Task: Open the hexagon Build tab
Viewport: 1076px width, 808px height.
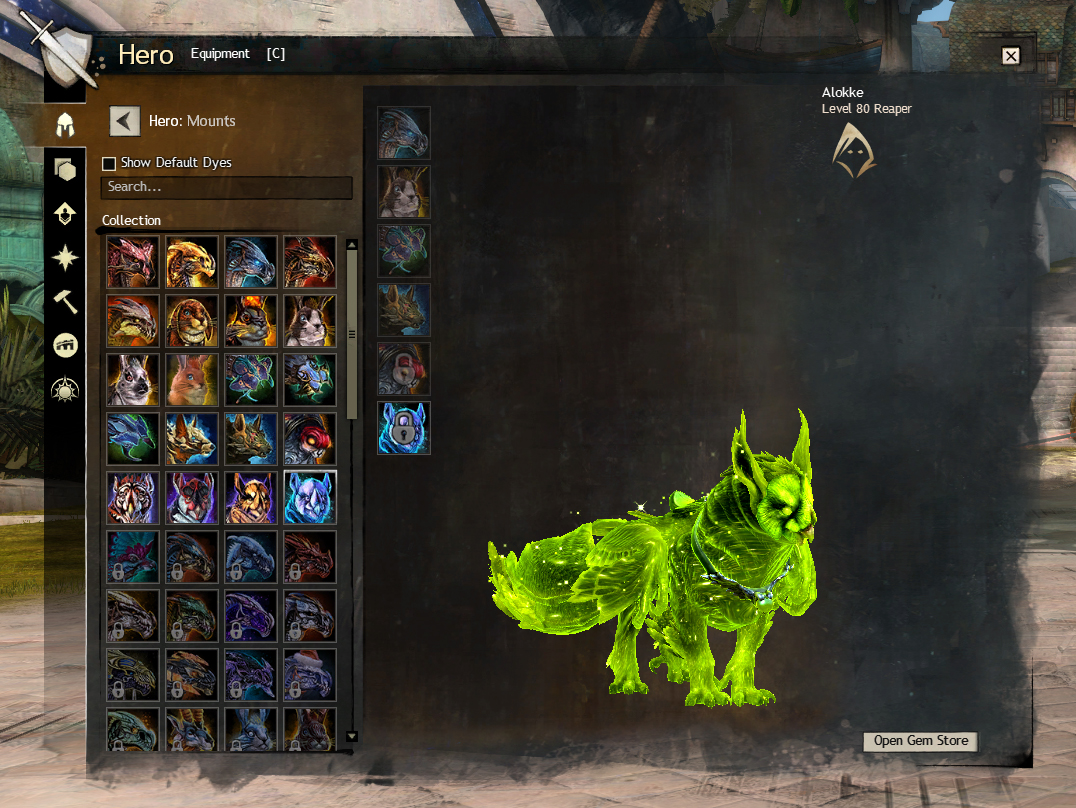Action: [x=65, y=169]
